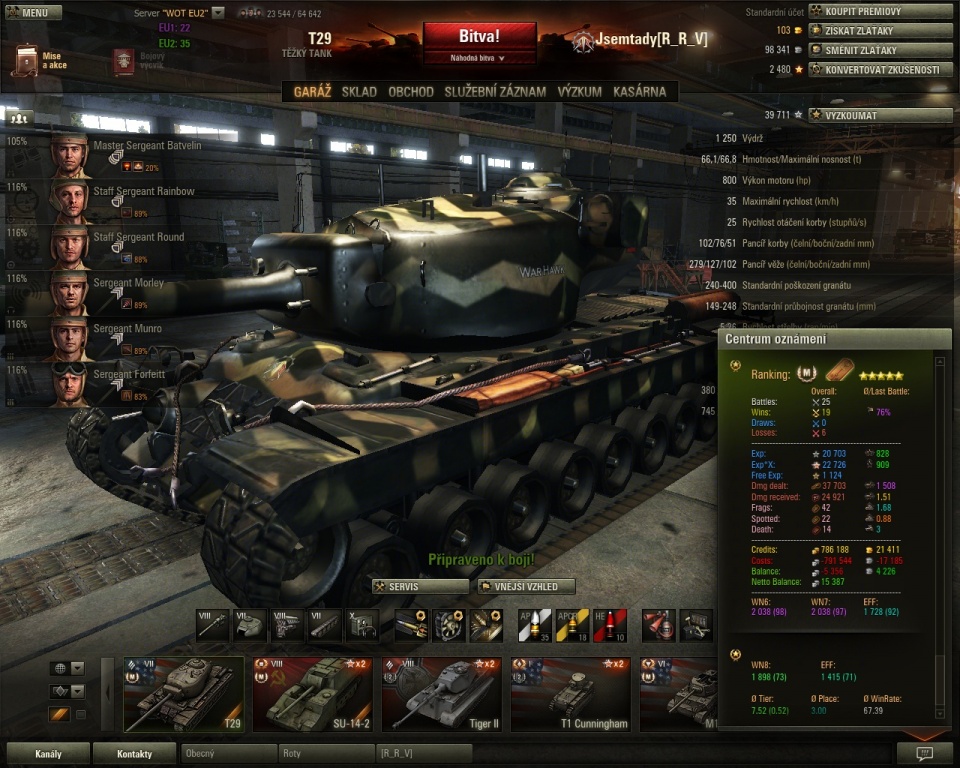Open the Náhodná bitva battle type dropdown
The image size is (960, 768).
point(479,58)
